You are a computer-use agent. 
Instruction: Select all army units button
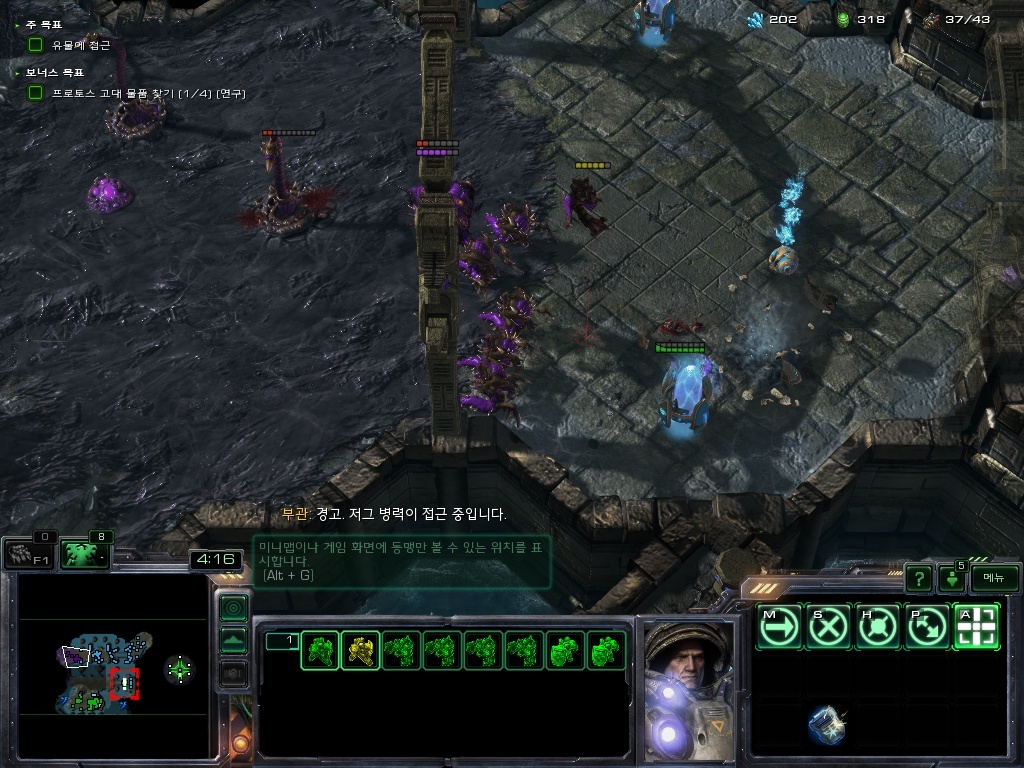[85, 554]
